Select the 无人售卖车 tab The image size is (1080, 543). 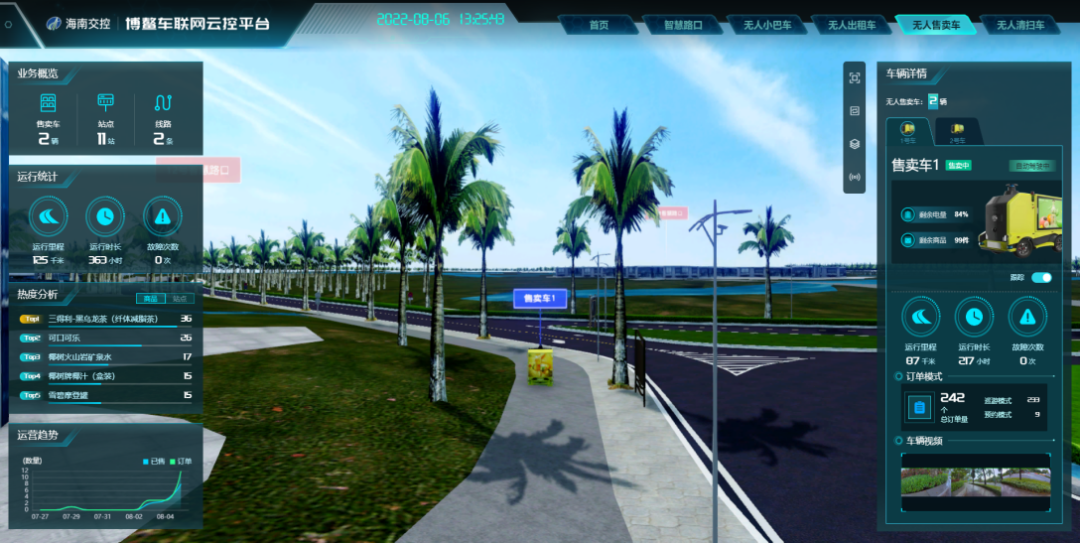point(935,25)
